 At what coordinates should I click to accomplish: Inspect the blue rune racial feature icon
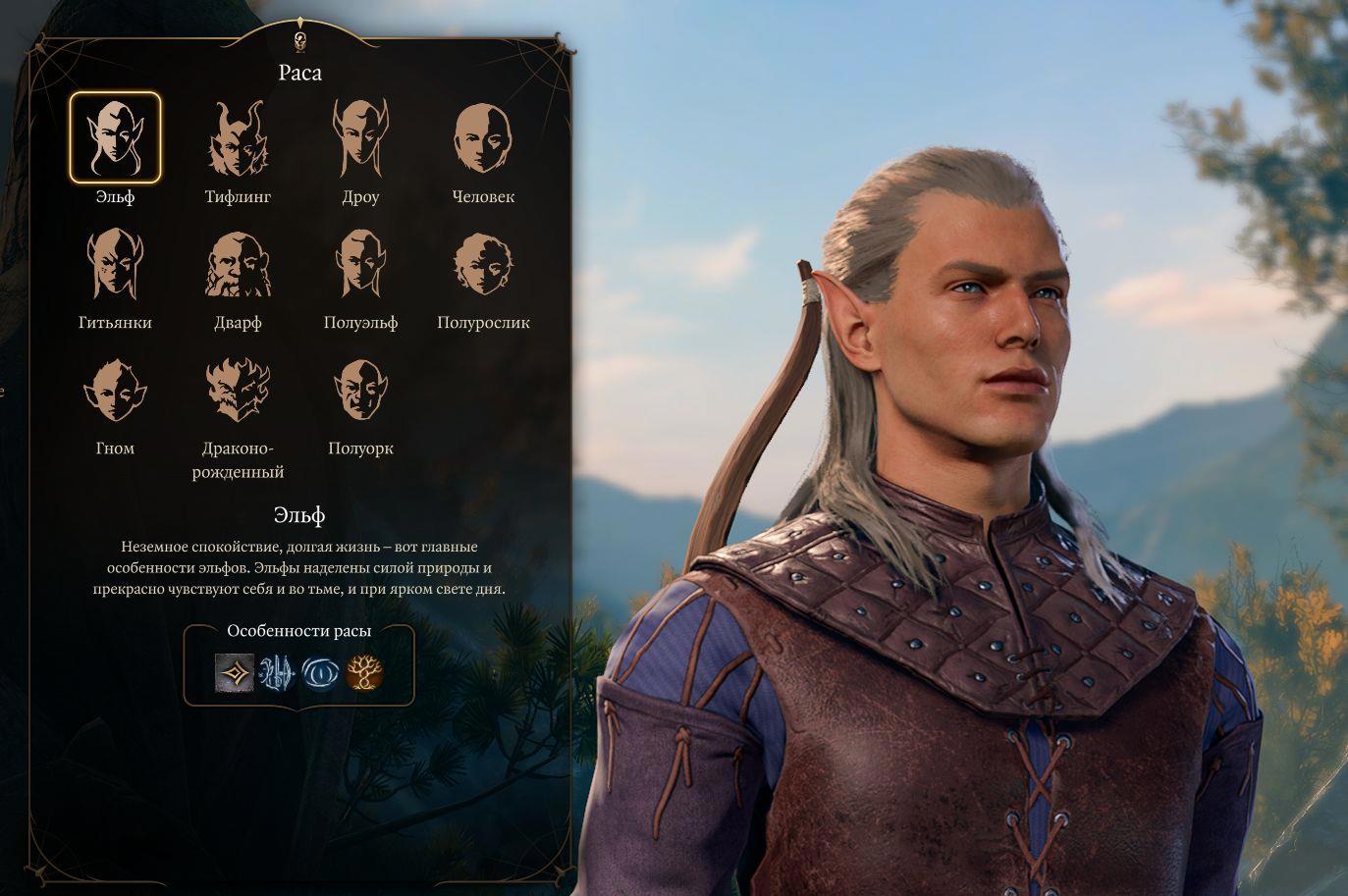(277, 673)
